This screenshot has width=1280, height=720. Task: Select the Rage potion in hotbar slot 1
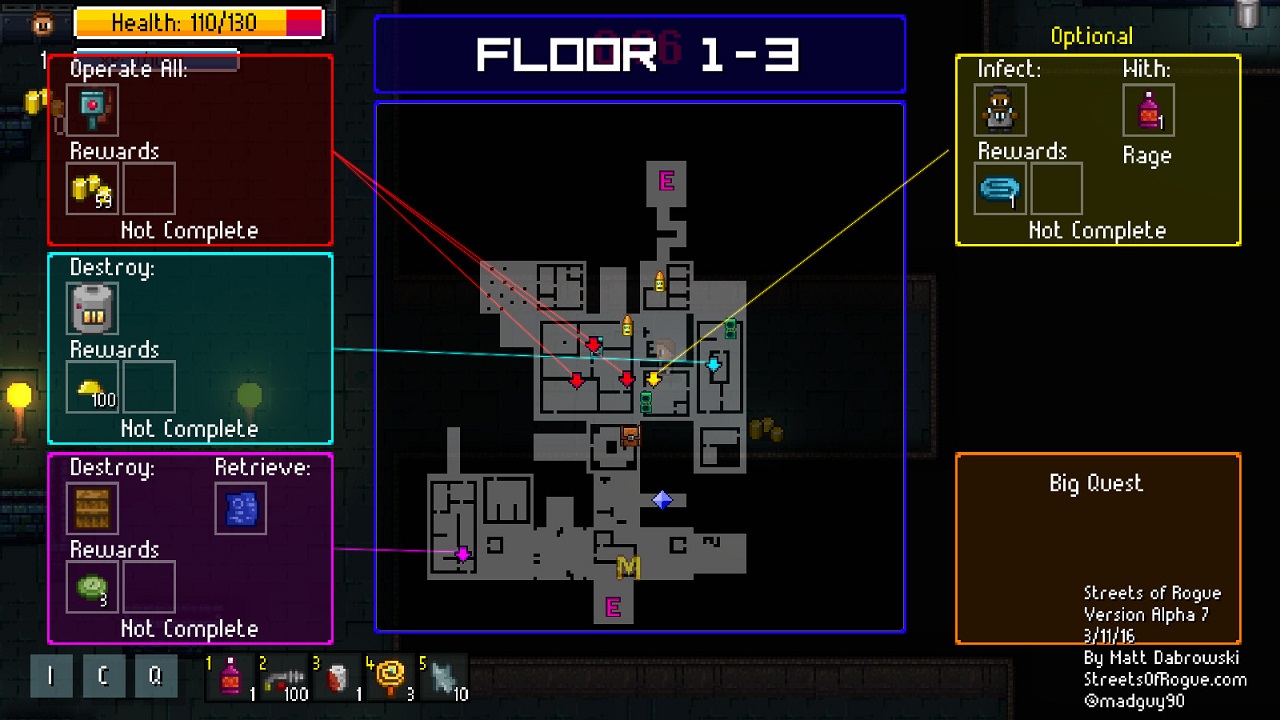point(232,678)
